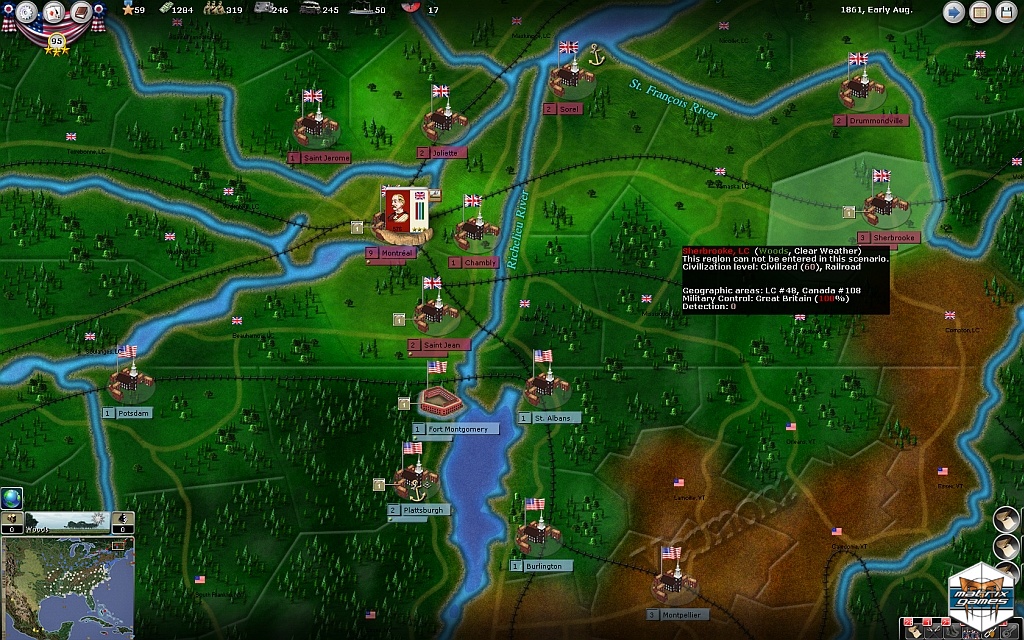This screenshot has height=640, width=1024.
Task: Save game with the floppy disk button
Action: click(1006, 13)
